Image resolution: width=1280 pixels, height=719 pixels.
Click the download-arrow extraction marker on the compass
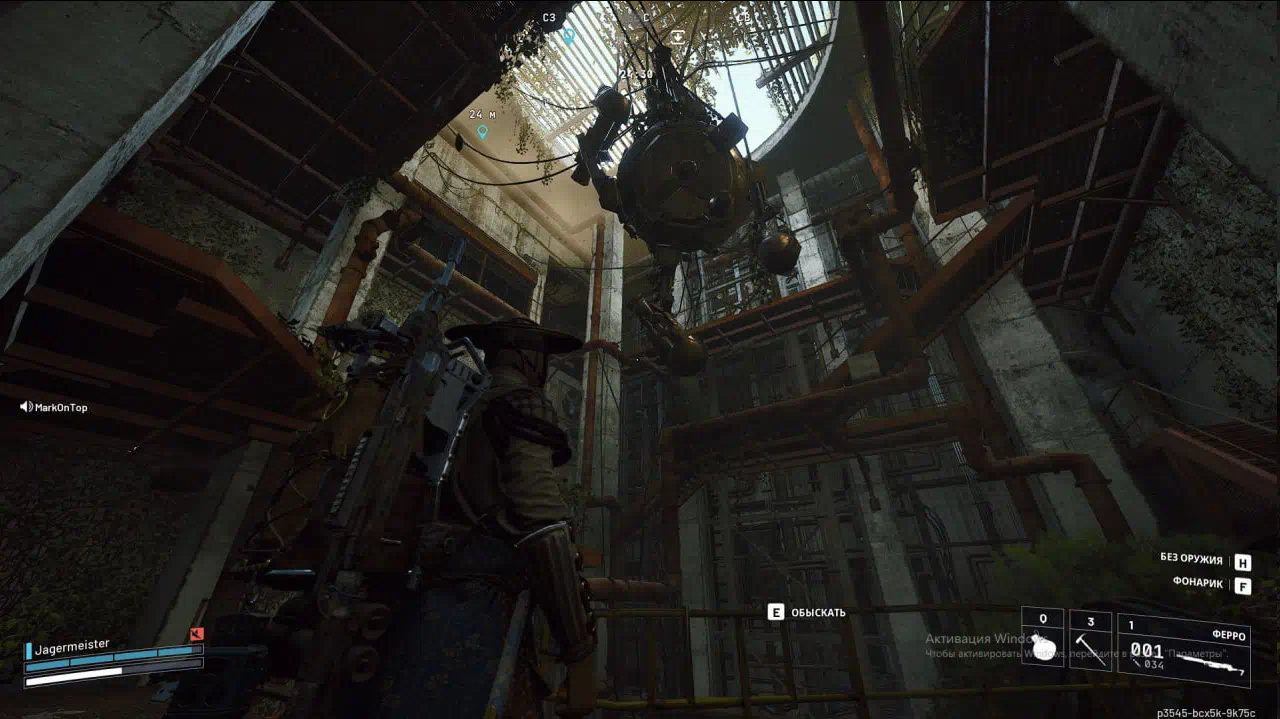point(678,37)
